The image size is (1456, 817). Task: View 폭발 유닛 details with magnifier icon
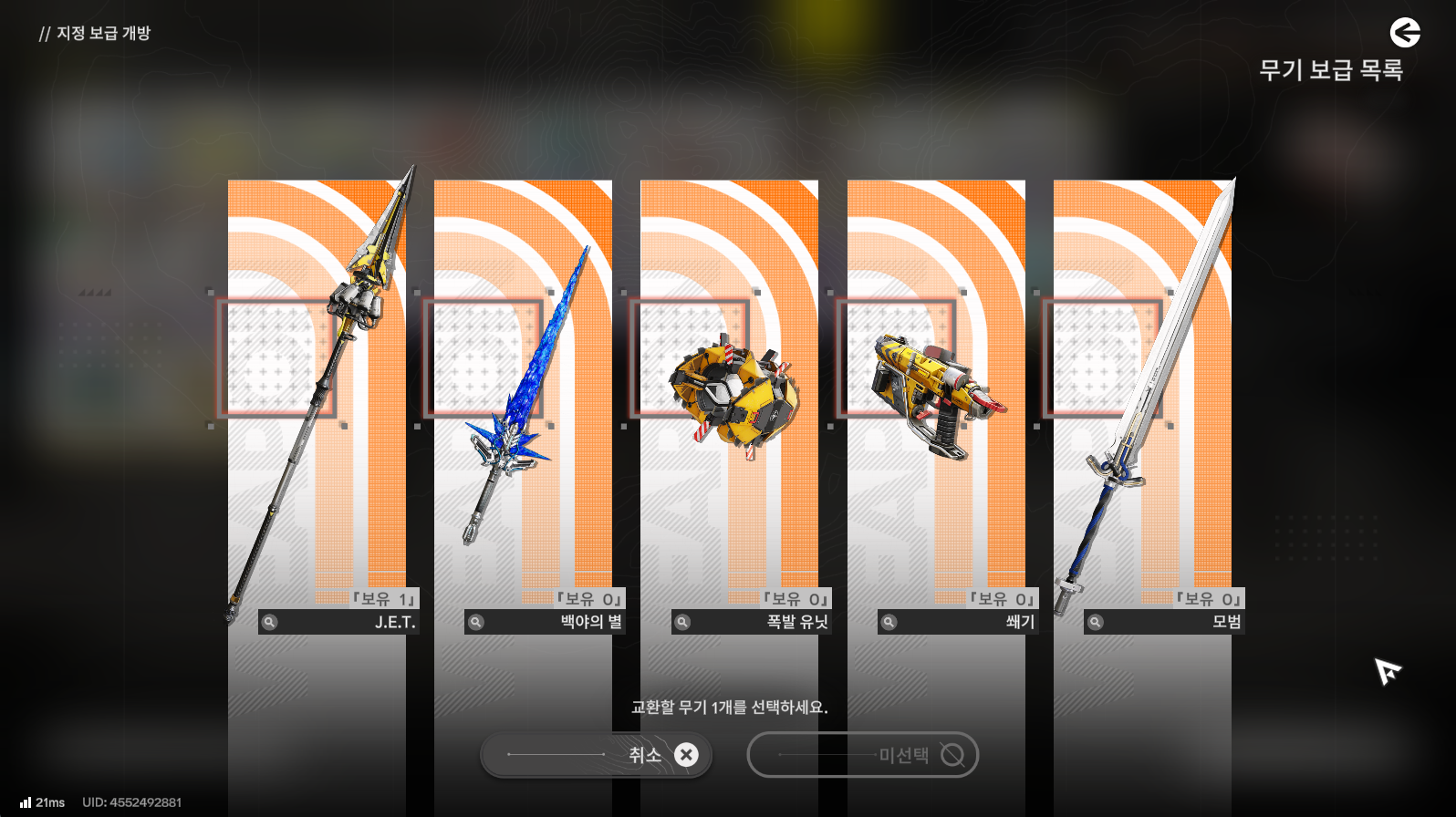[682, 622]
